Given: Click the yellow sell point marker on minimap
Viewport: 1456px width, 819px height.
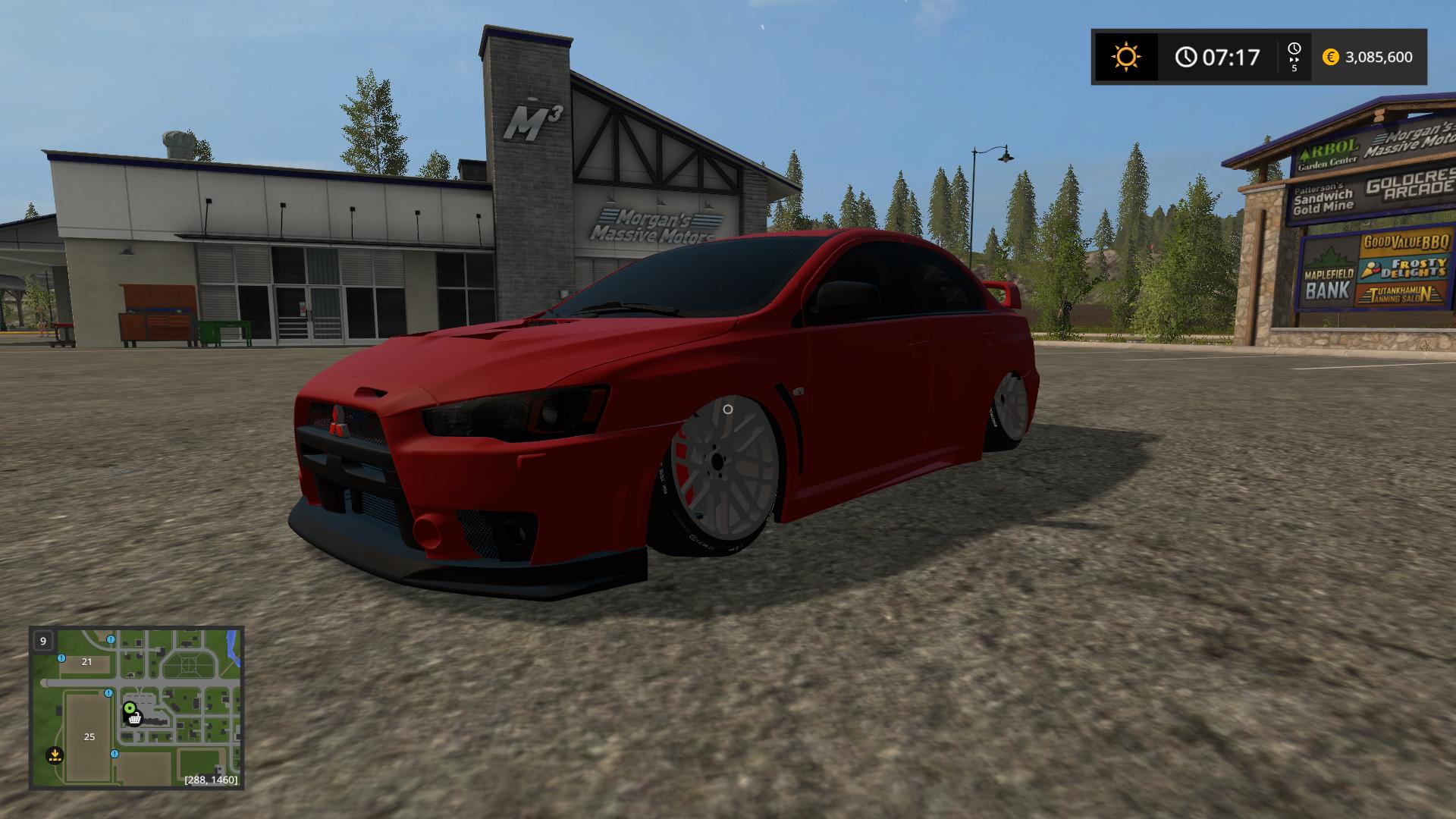Looking at the screenshot, I should 55,755.
